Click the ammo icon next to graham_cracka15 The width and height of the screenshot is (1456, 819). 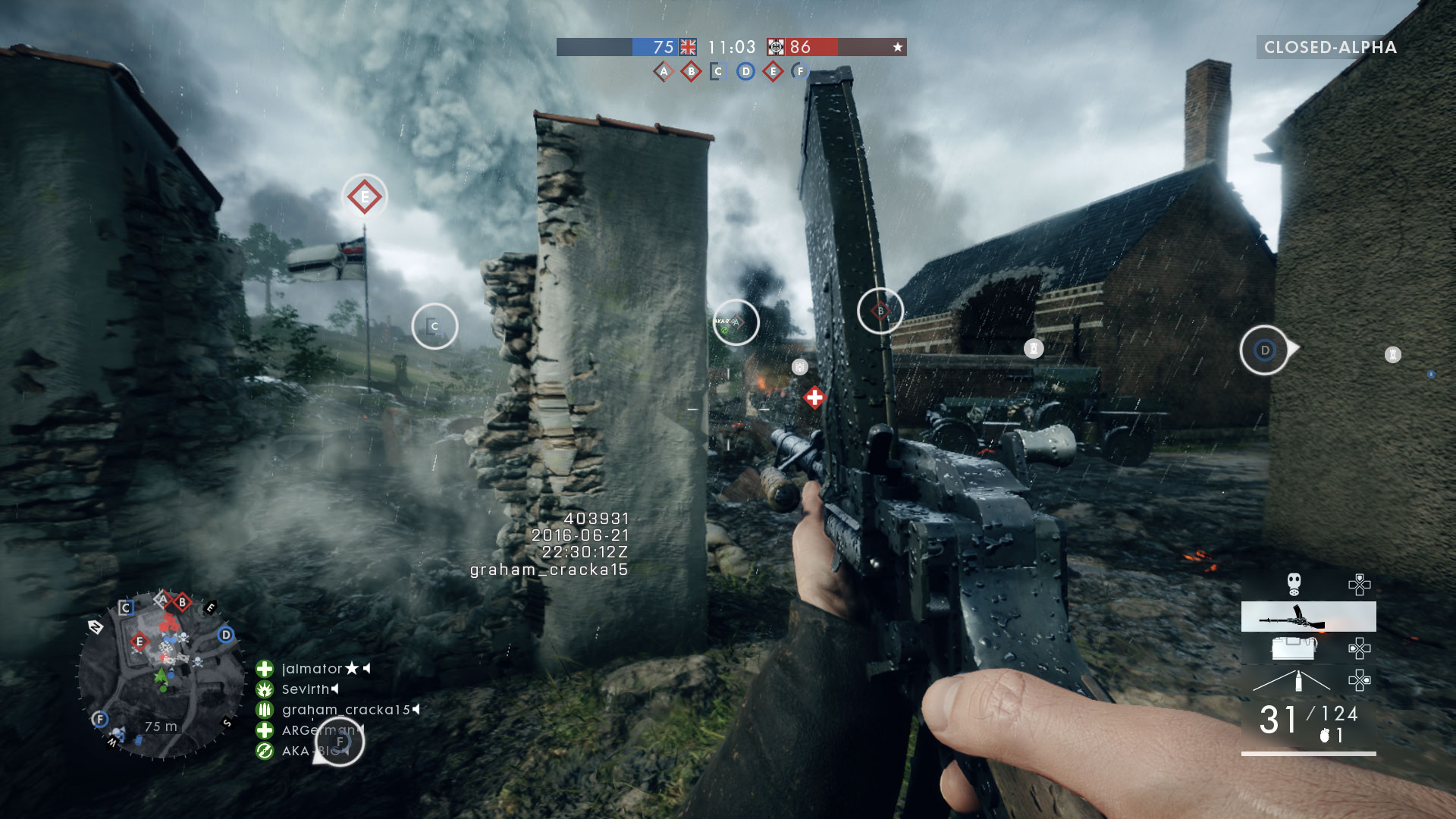point(265,710)
